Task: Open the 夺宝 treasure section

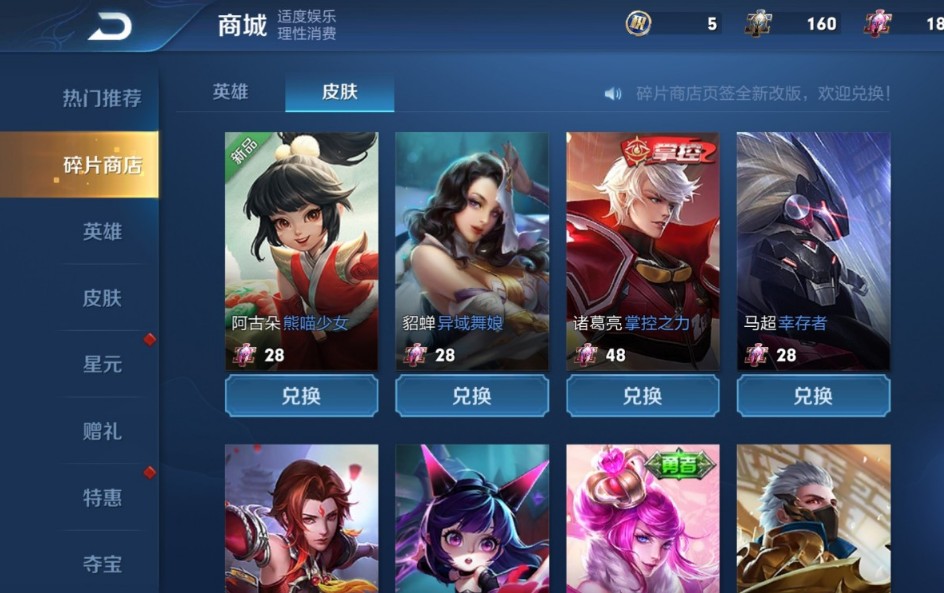Action: 101,564
